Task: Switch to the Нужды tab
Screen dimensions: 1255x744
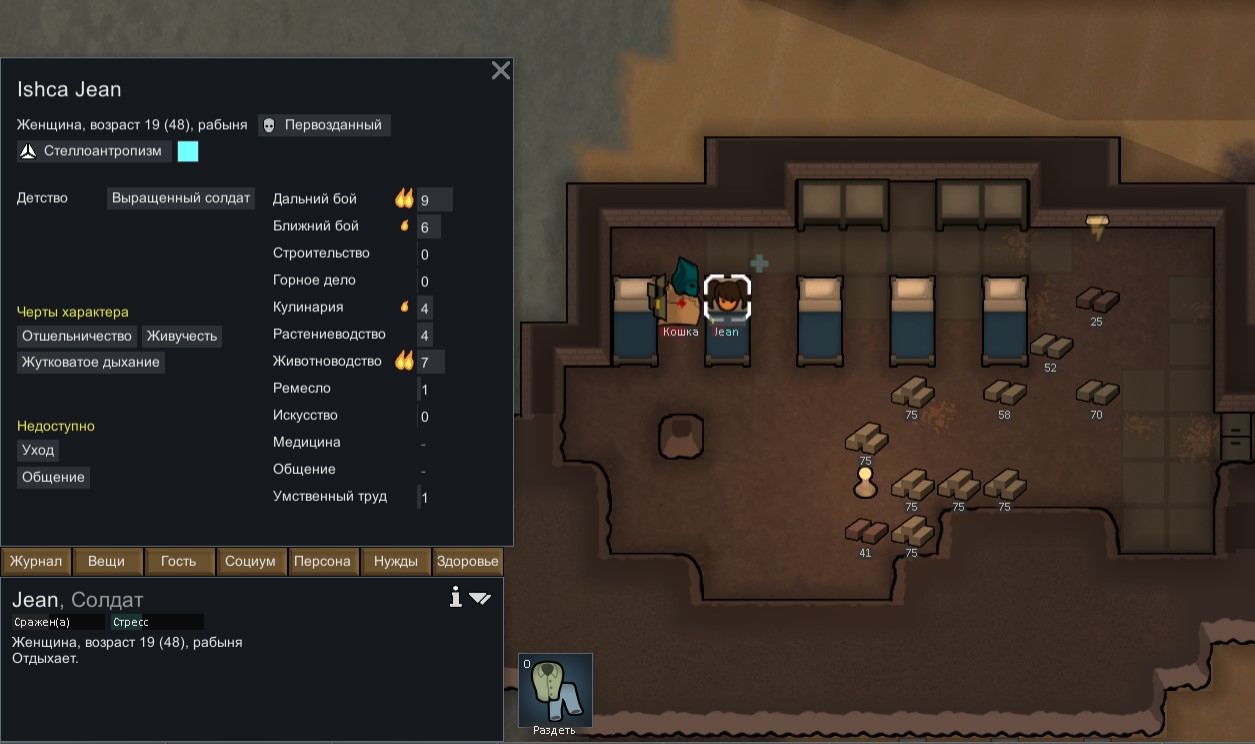Action: (396, 562)
